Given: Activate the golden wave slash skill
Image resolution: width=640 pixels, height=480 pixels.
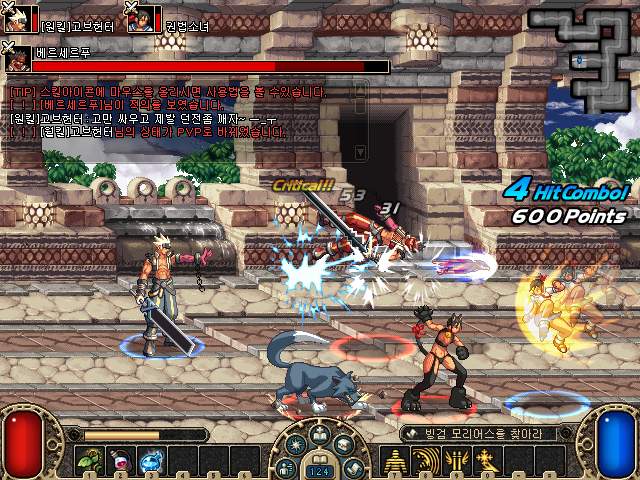Looking at the screenshot, I should click(426, 461).
